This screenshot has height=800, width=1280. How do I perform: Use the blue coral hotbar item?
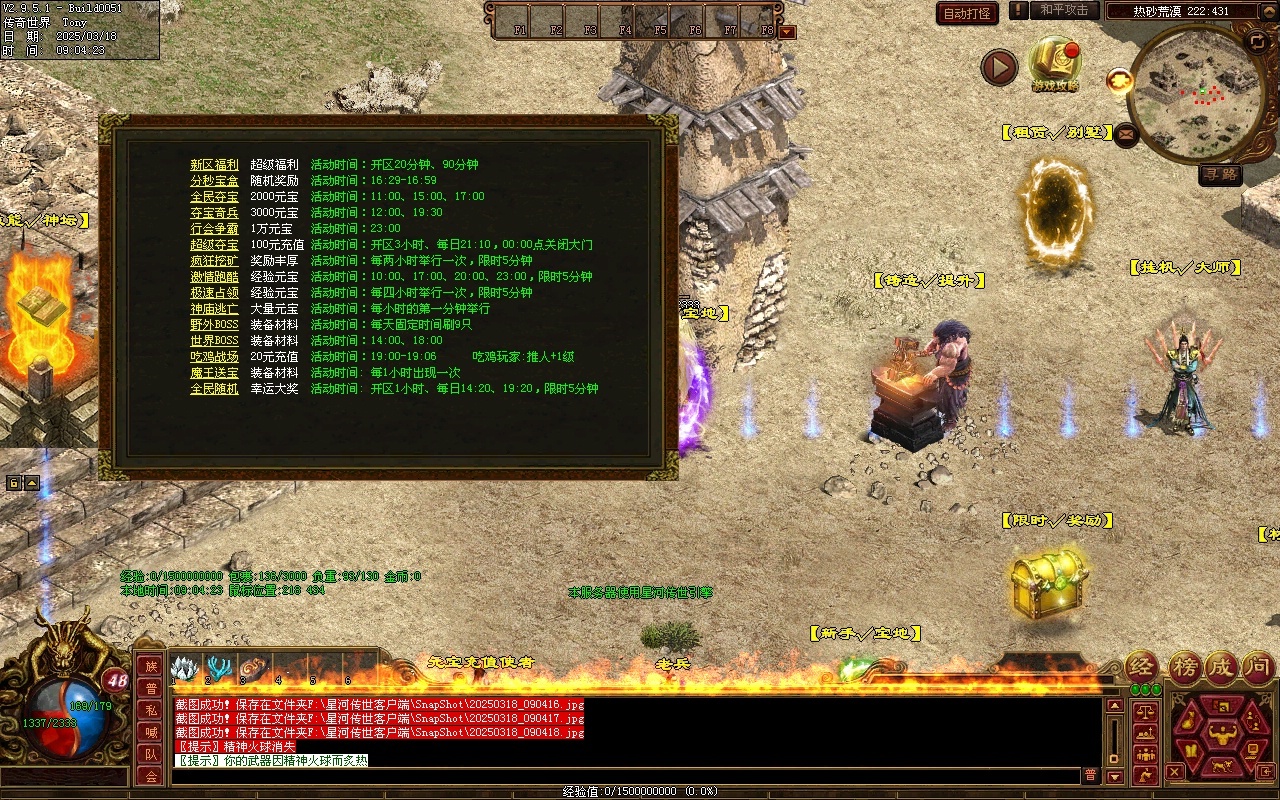[218, 668]
